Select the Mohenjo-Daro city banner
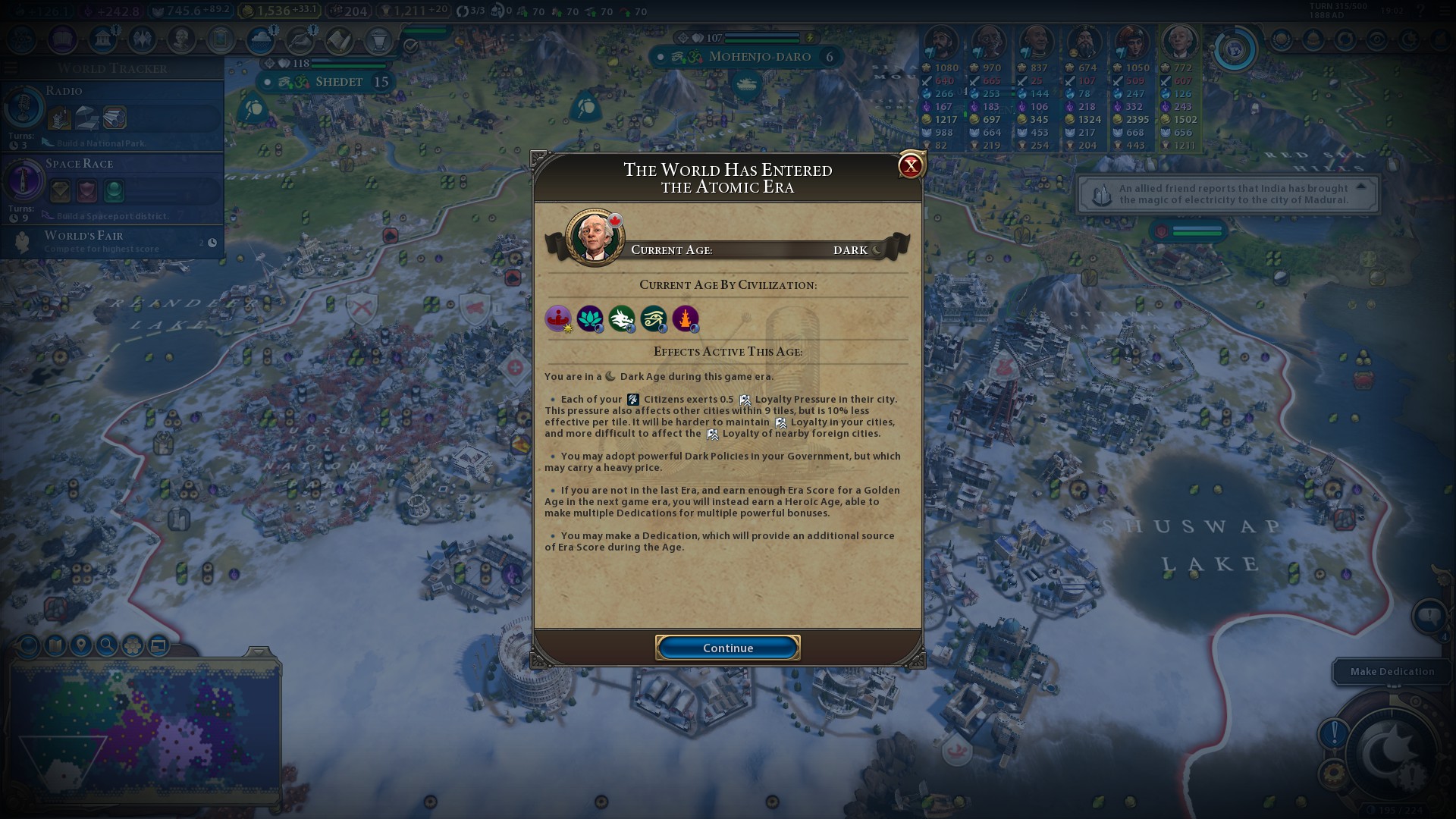1456x819 pixels. (x=751, y=57)
